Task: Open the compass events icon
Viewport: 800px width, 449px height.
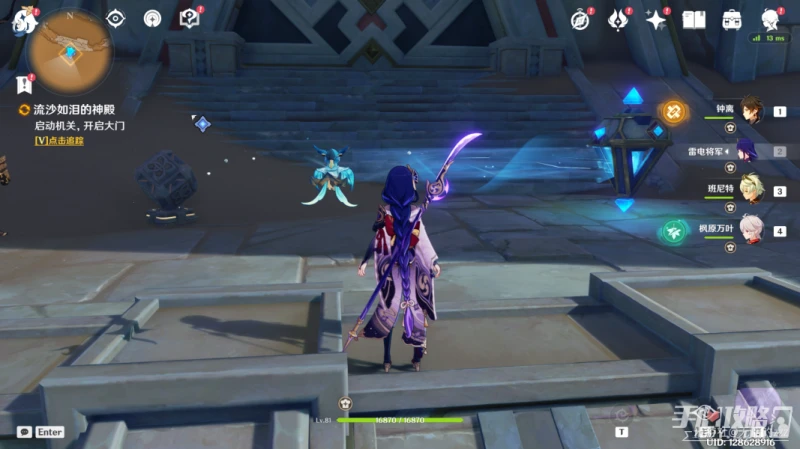Action: [x=581, y=19]
